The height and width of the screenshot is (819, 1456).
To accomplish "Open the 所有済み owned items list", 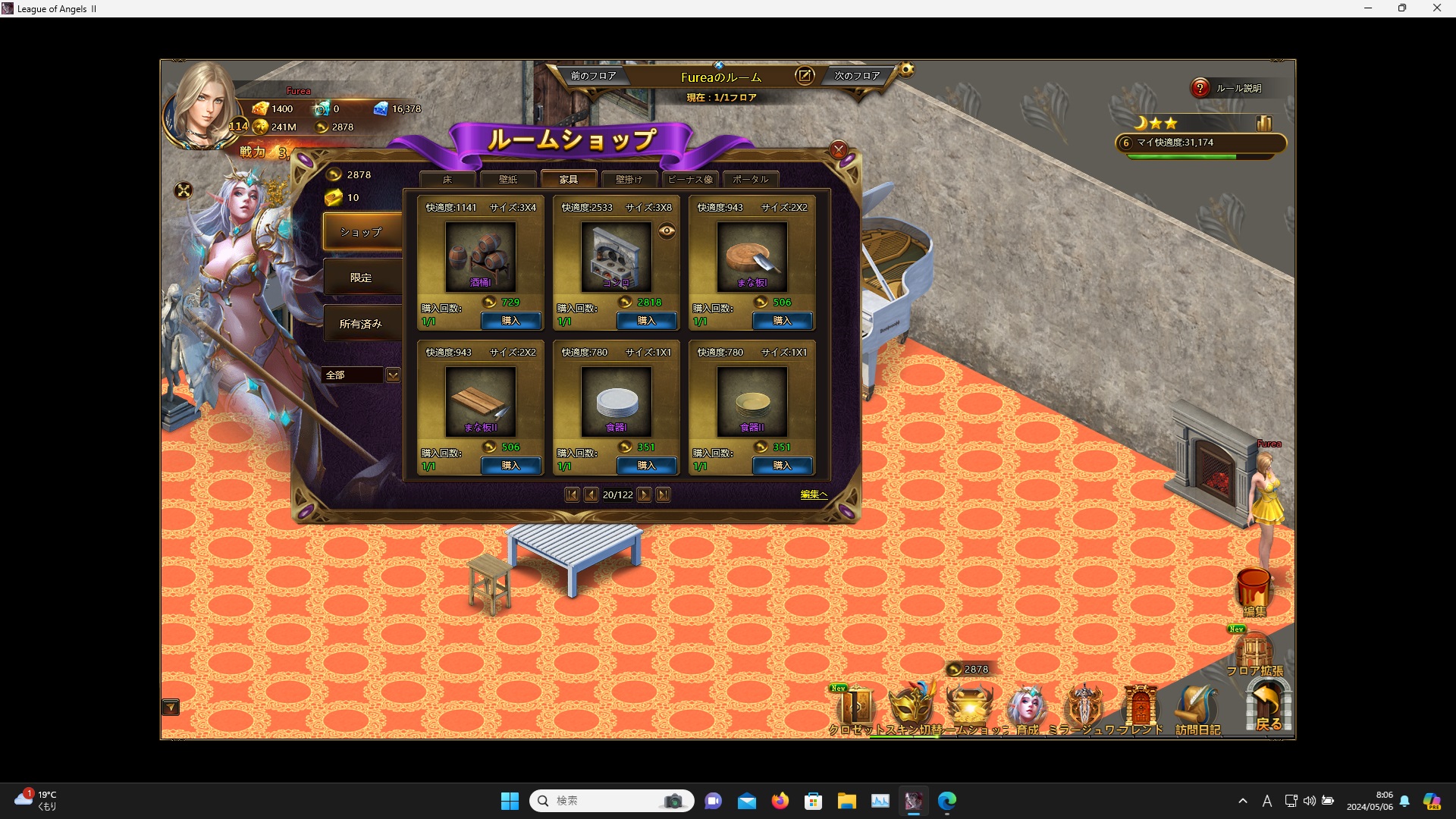I will click(x=361, y=324).
